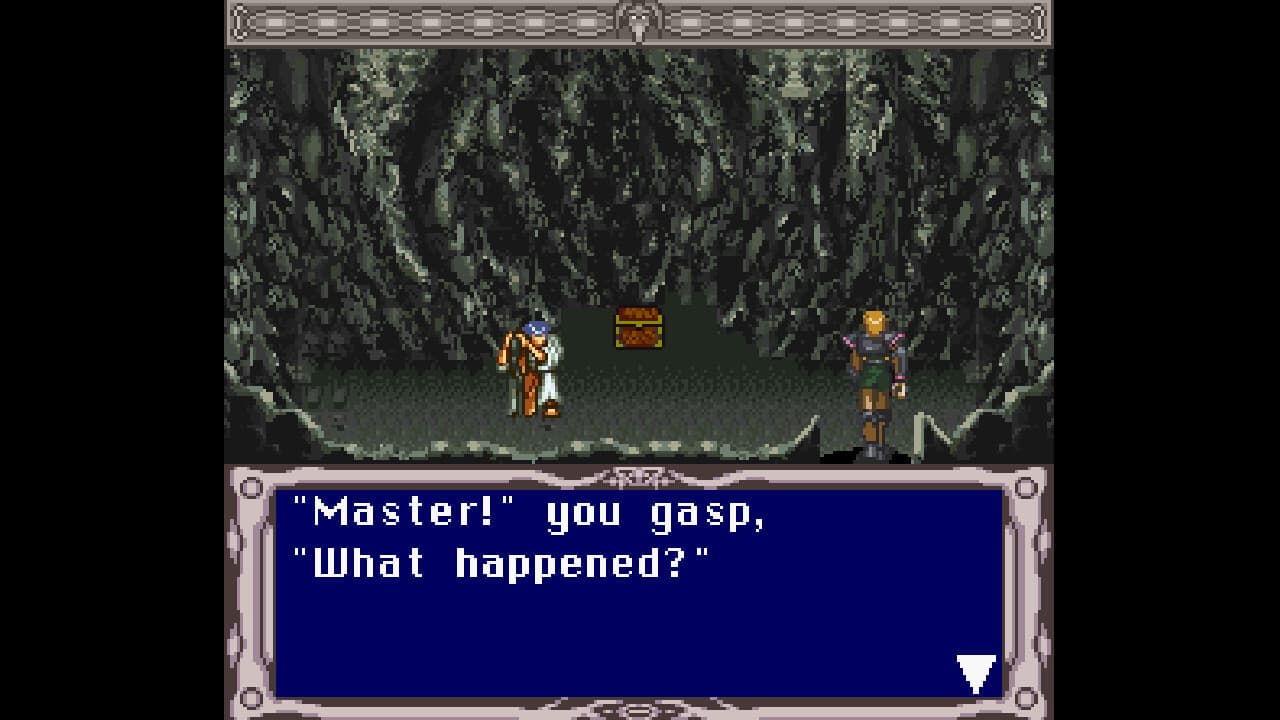Click the small satchel beside the kneeling figure

pos(553,407)
